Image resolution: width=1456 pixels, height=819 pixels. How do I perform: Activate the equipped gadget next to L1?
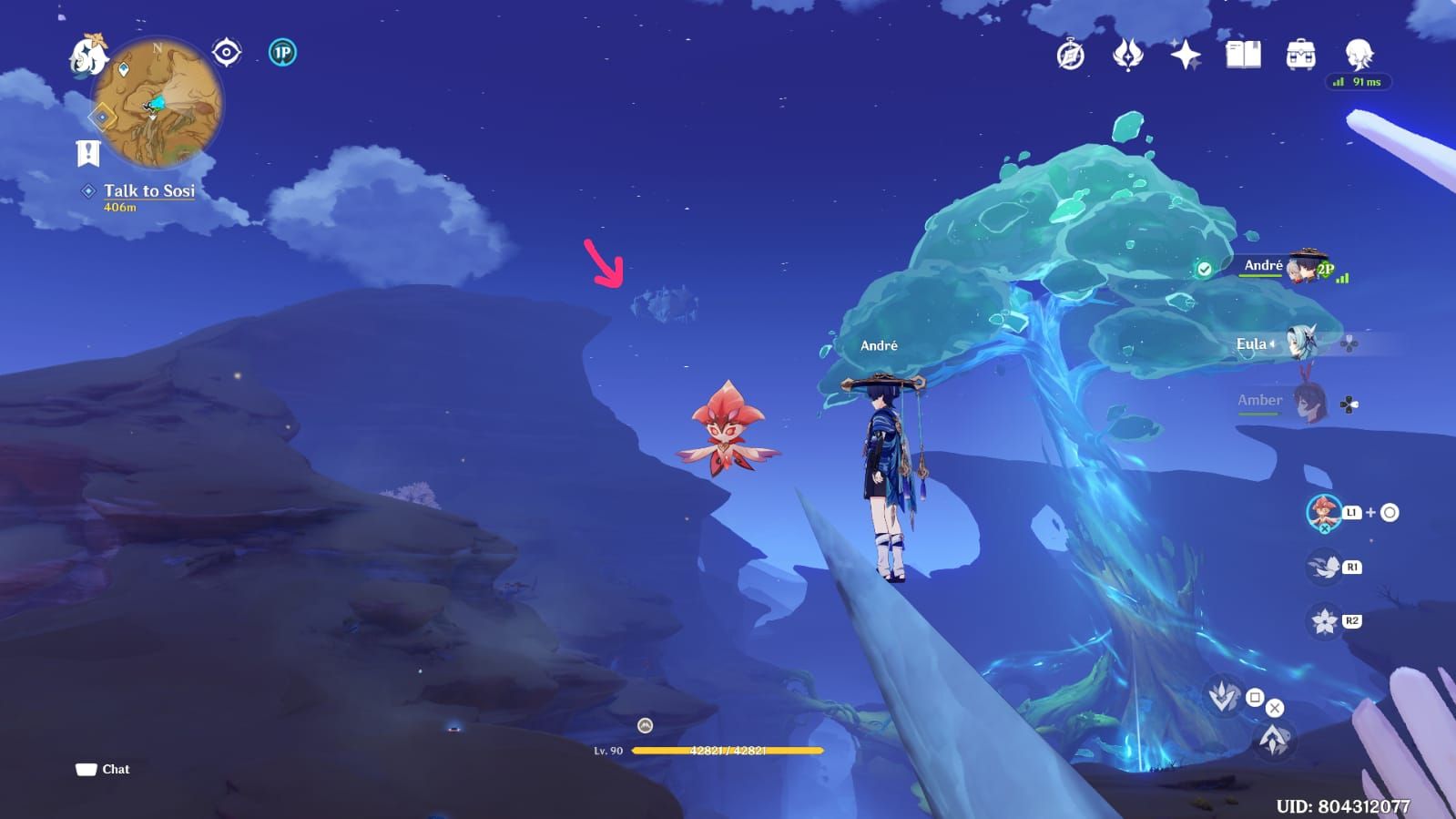click(1323, 513)
